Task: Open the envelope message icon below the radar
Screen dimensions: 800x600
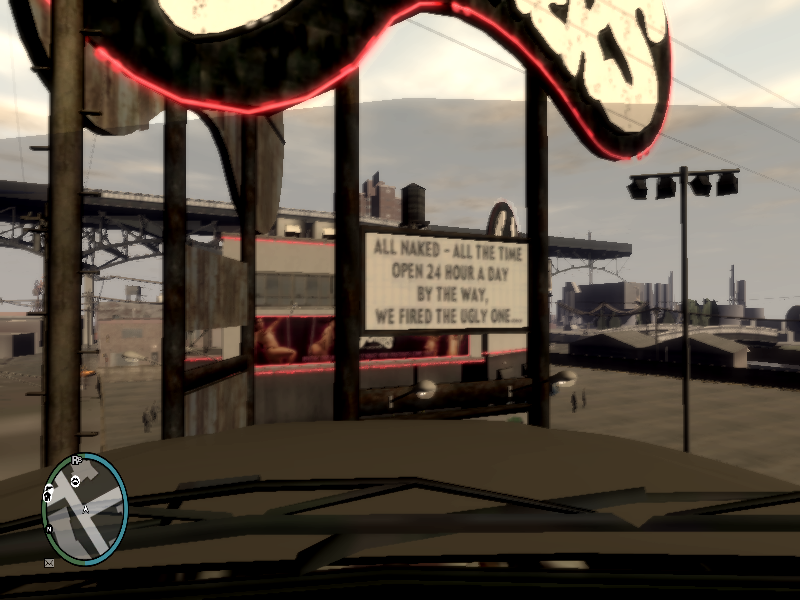Action: click(x=49, y=563)
